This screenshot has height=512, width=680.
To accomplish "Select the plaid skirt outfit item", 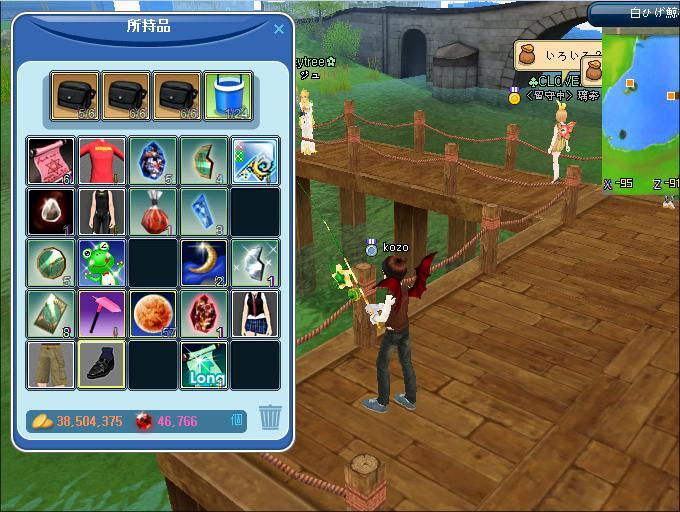I will tap(255, 313).
